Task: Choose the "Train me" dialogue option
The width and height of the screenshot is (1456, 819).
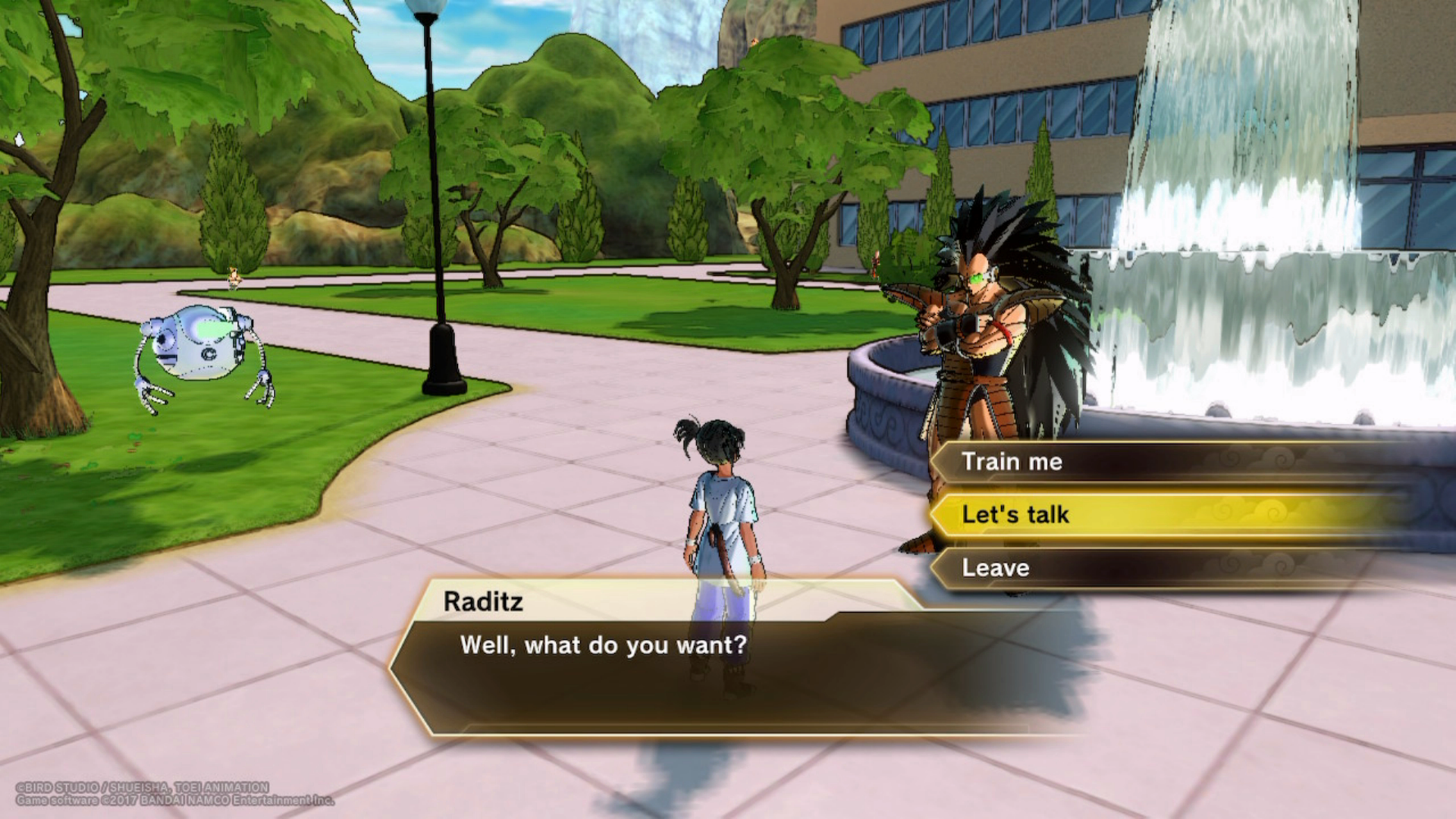Action: click(1013, 462)
